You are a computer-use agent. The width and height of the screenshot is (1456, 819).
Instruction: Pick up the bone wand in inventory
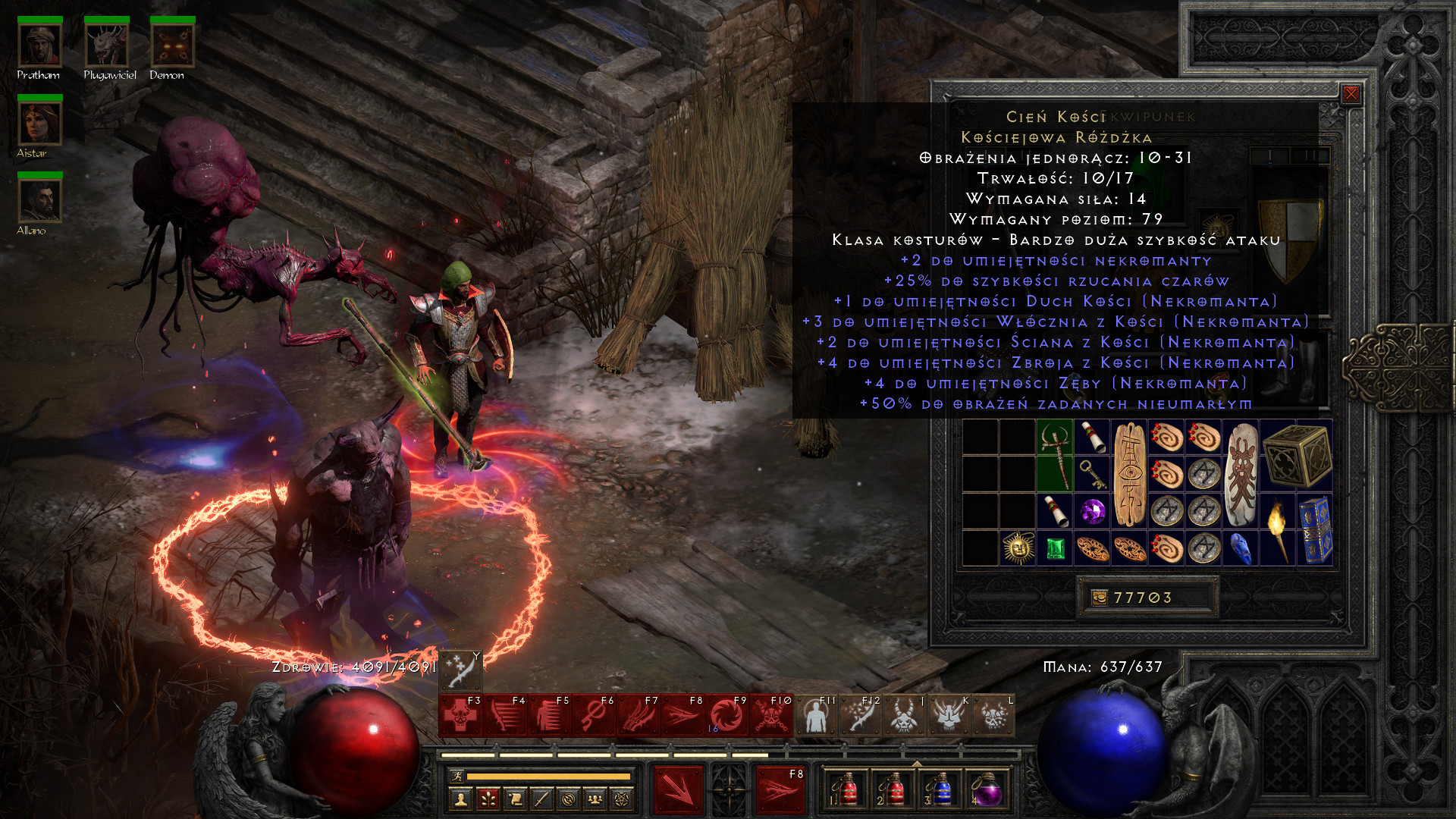[1055, 454]
